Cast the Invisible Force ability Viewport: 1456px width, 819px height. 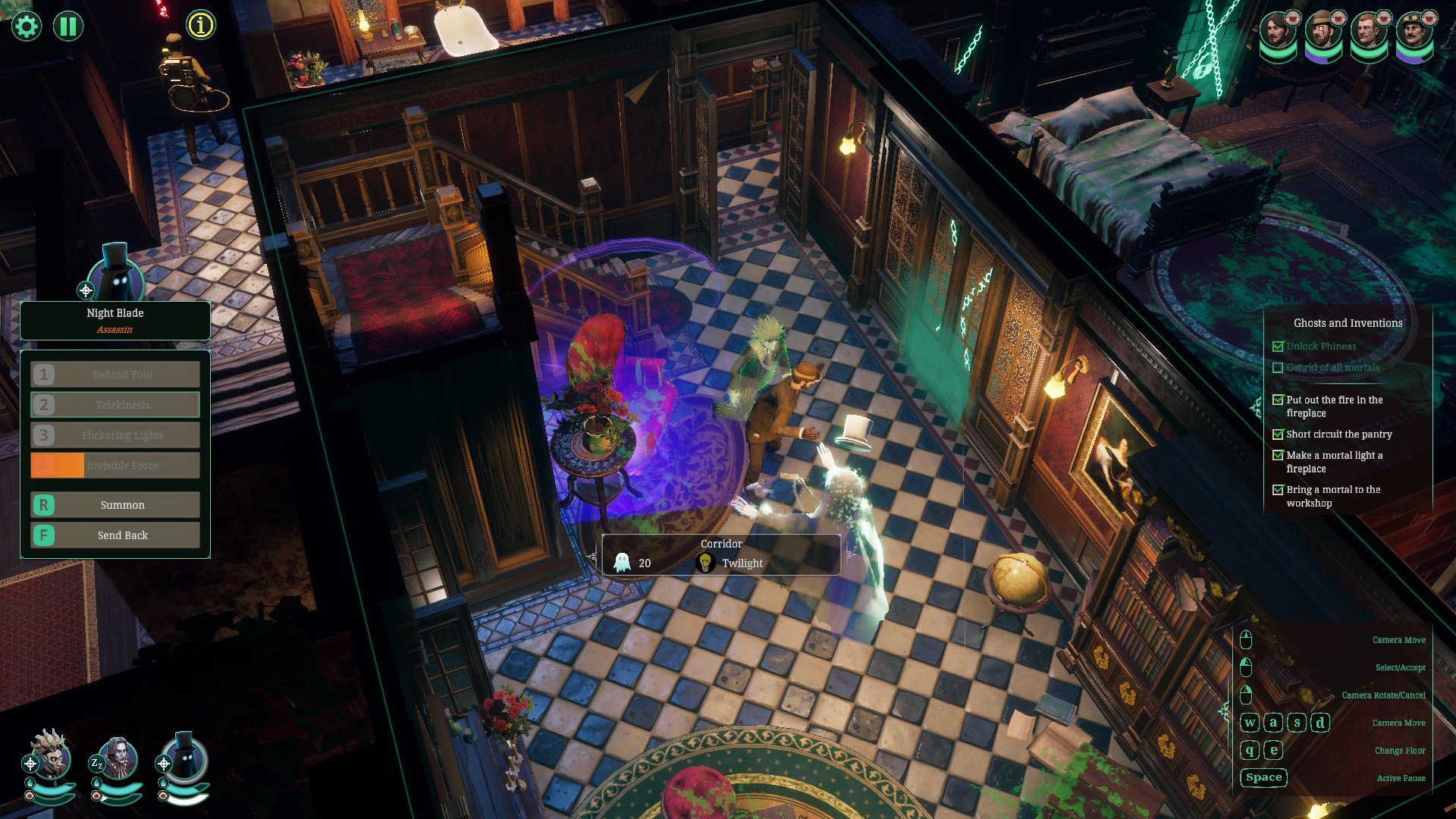115,466
